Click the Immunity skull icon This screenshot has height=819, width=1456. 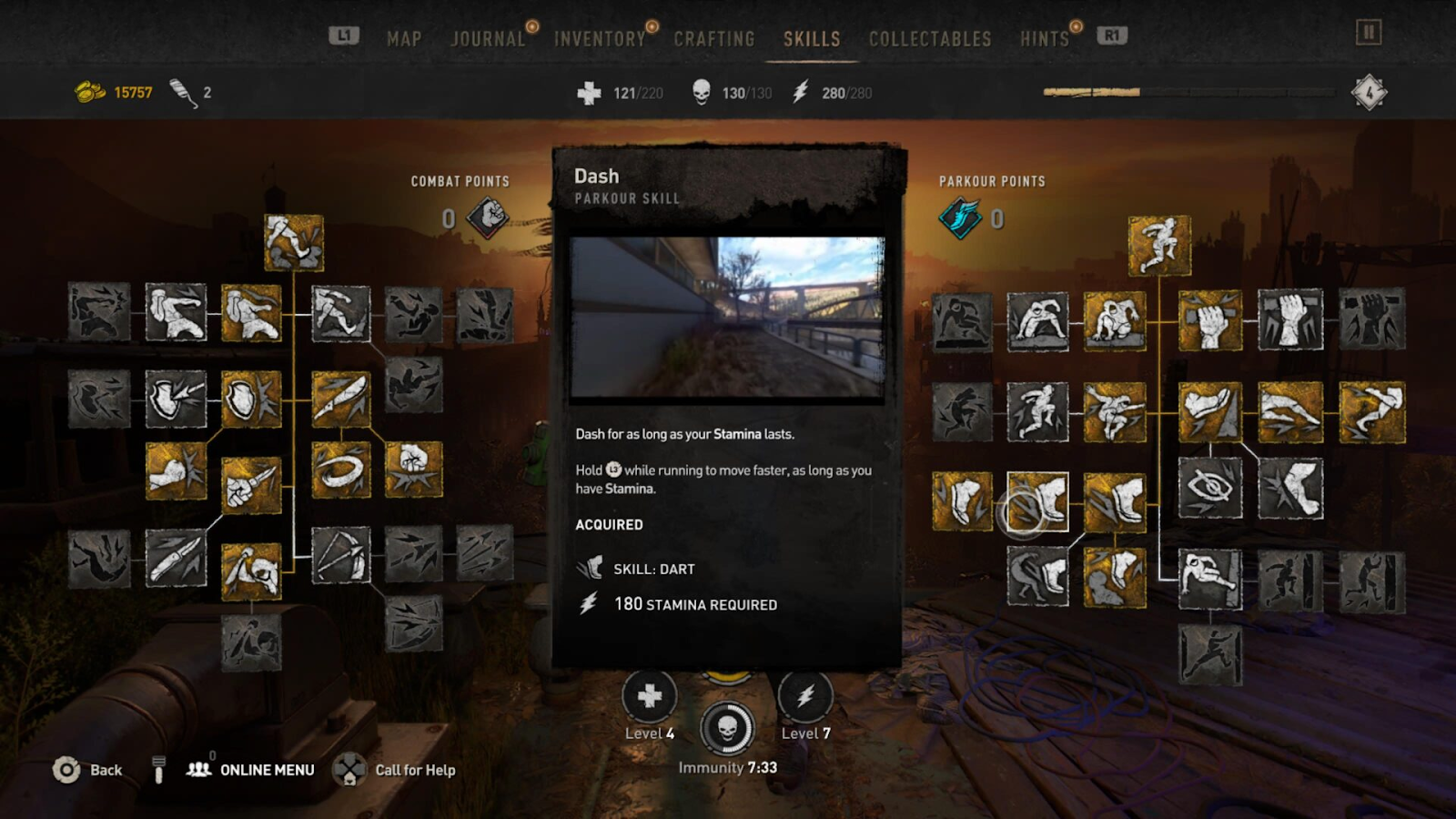[x=727, y=728]
